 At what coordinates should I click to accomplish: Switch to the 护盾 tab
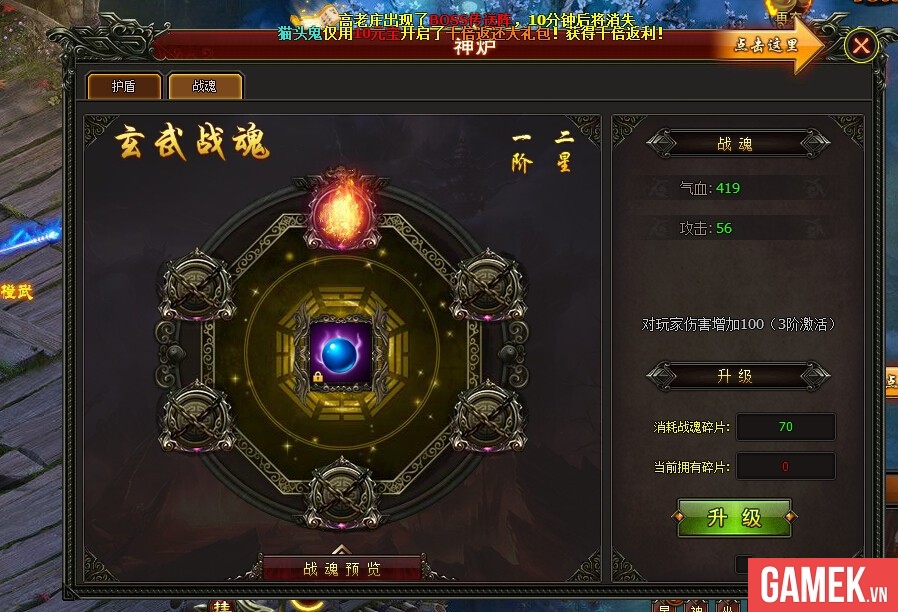124,86
